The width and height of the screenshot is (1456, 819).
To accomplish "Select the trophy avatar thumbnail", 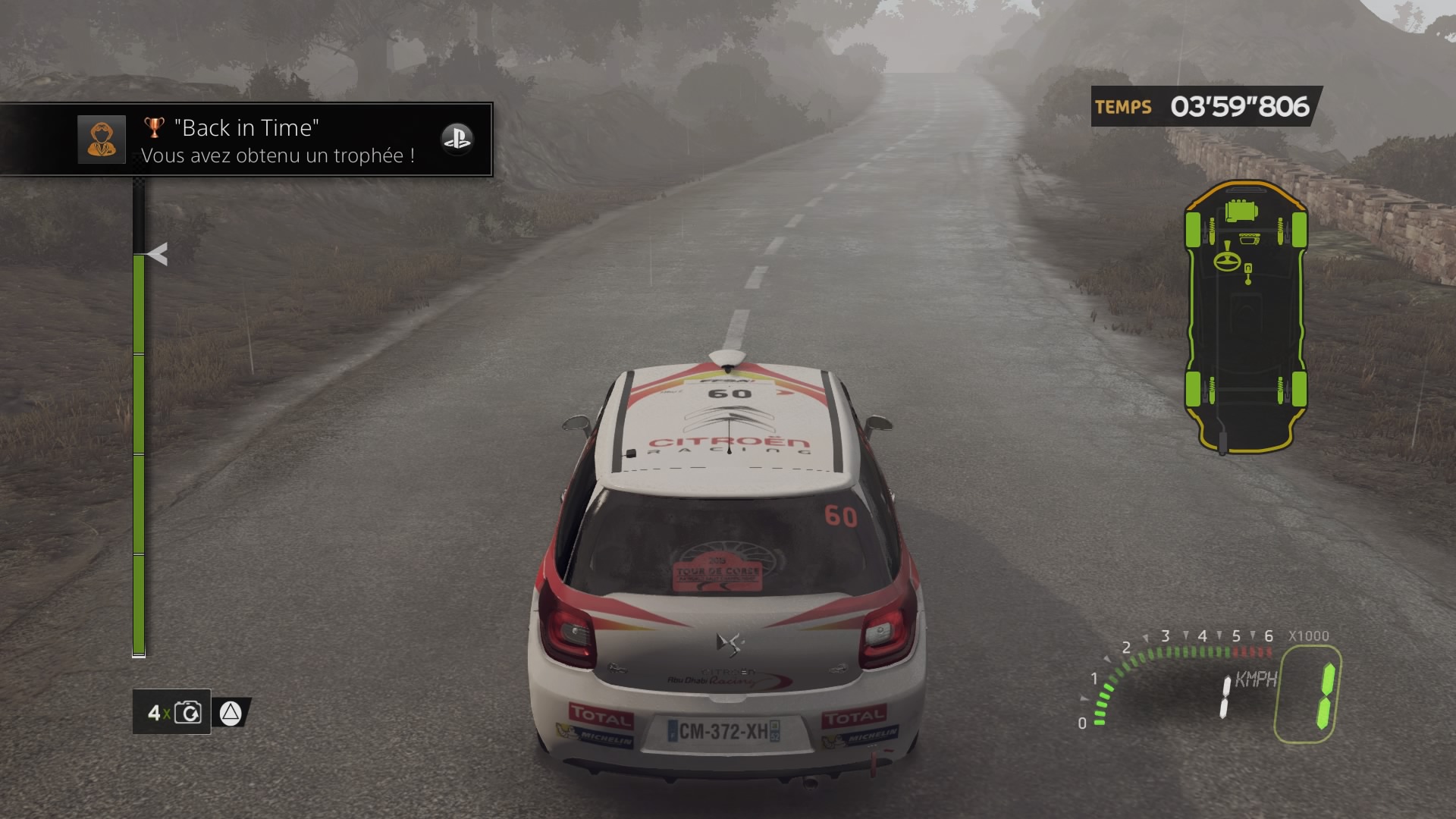I will (x=102, y=140).
